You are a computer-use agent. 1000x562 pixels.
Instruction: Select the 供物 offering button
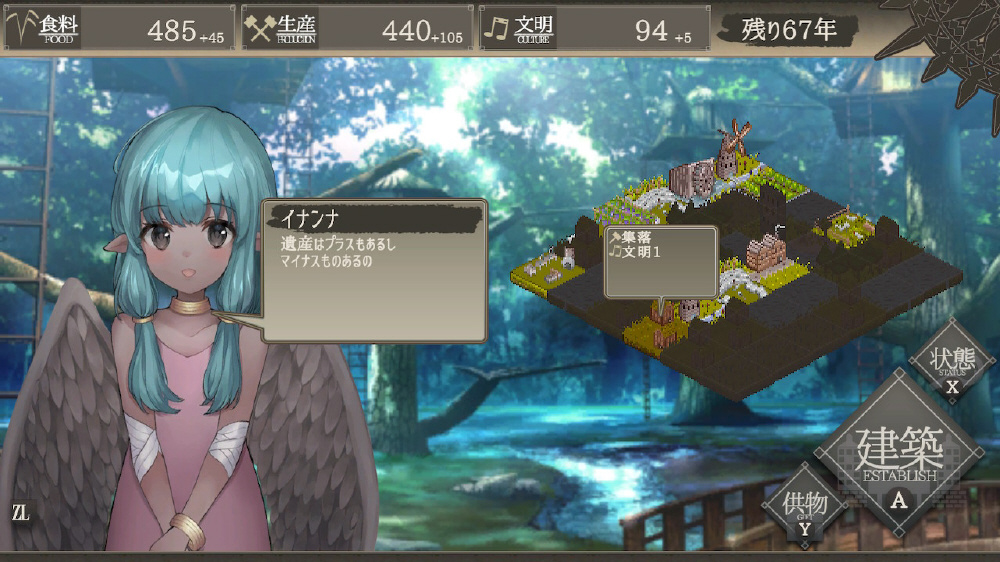coord(805,506)
